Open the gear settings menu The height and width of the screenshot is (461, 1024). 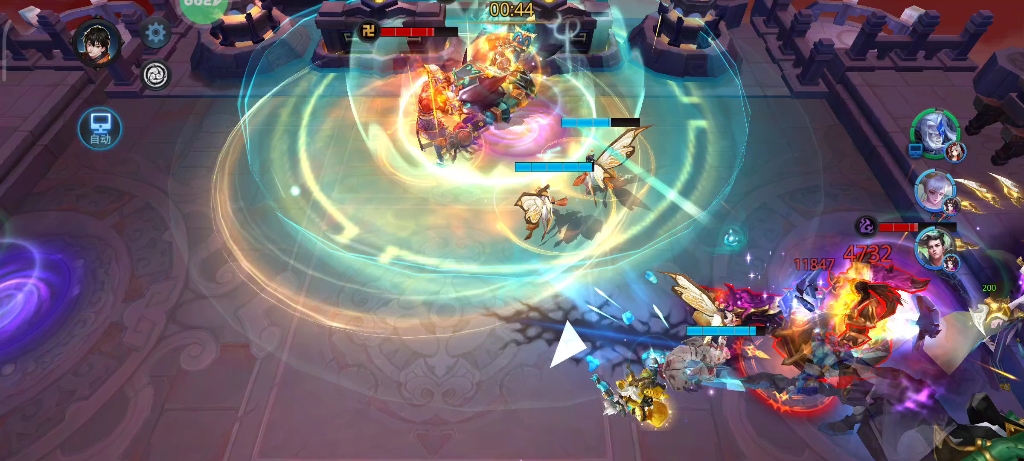[x=155, y=34]
